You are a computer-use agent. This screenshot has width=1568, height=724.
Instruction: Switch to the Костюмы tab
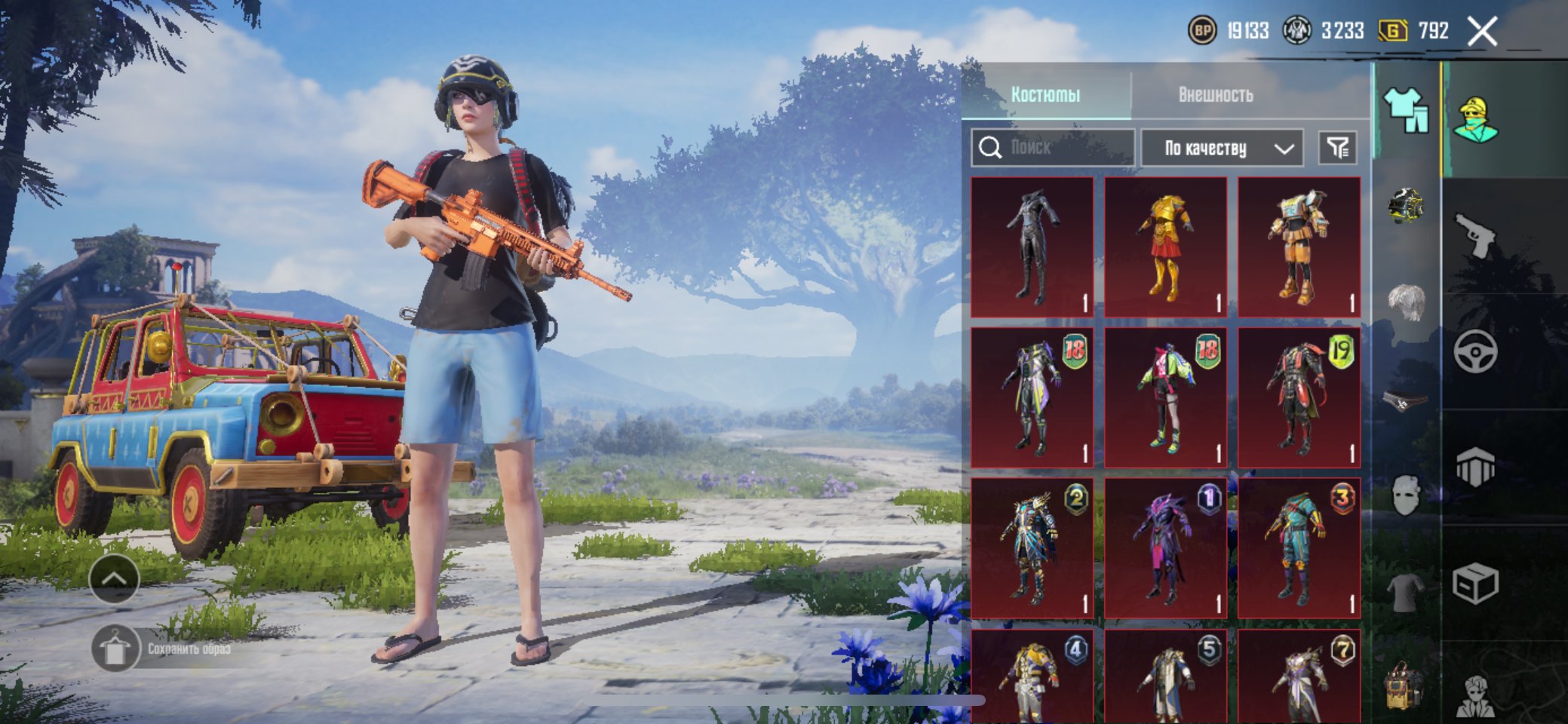click(x=1045, y=94)
